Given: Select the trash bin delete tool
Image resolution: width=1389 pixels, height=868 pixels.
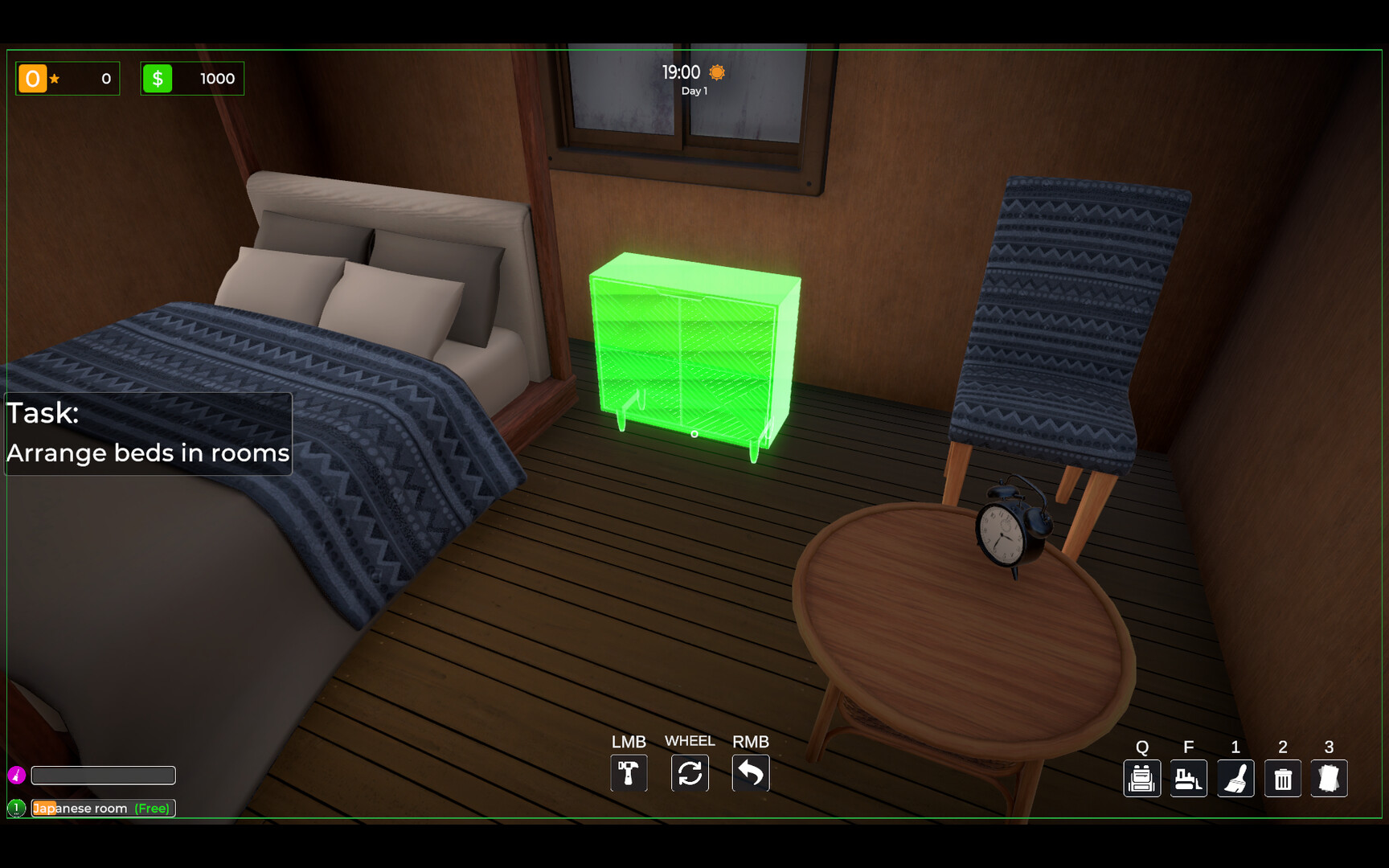Looking at the screenshot, I should pos(1282,777).
